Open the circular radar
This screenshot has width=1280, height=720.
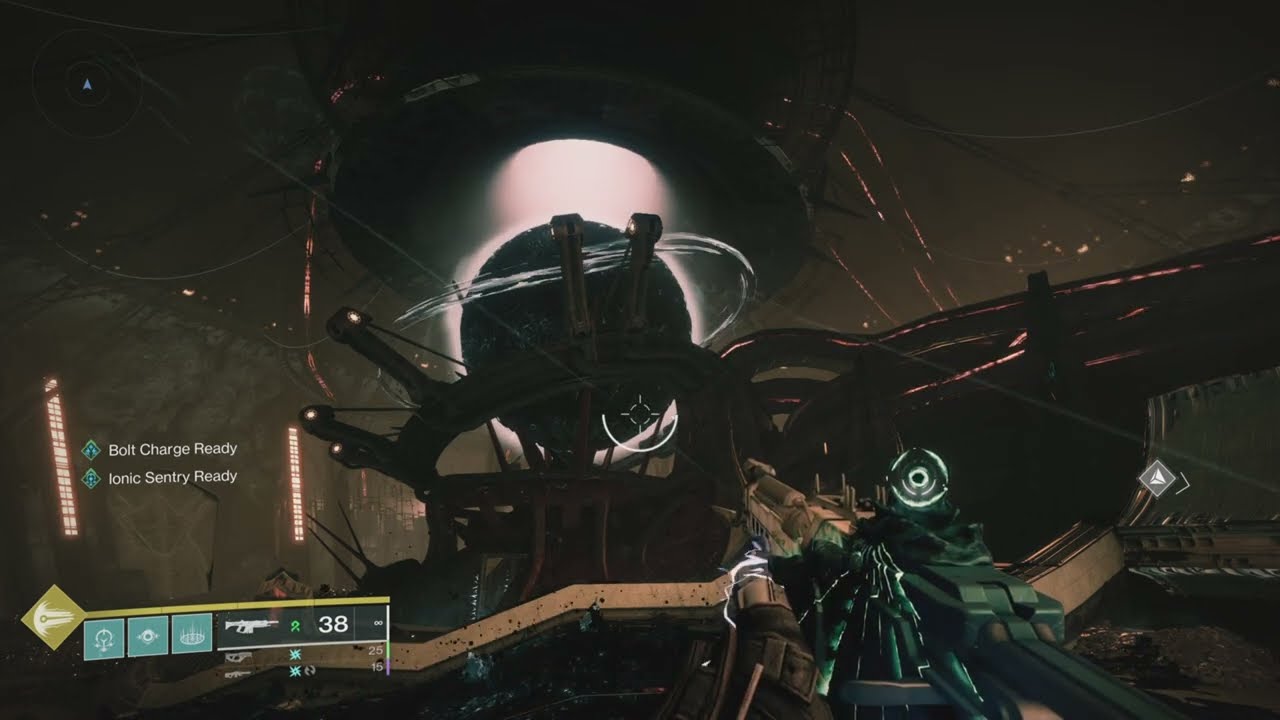87,85
